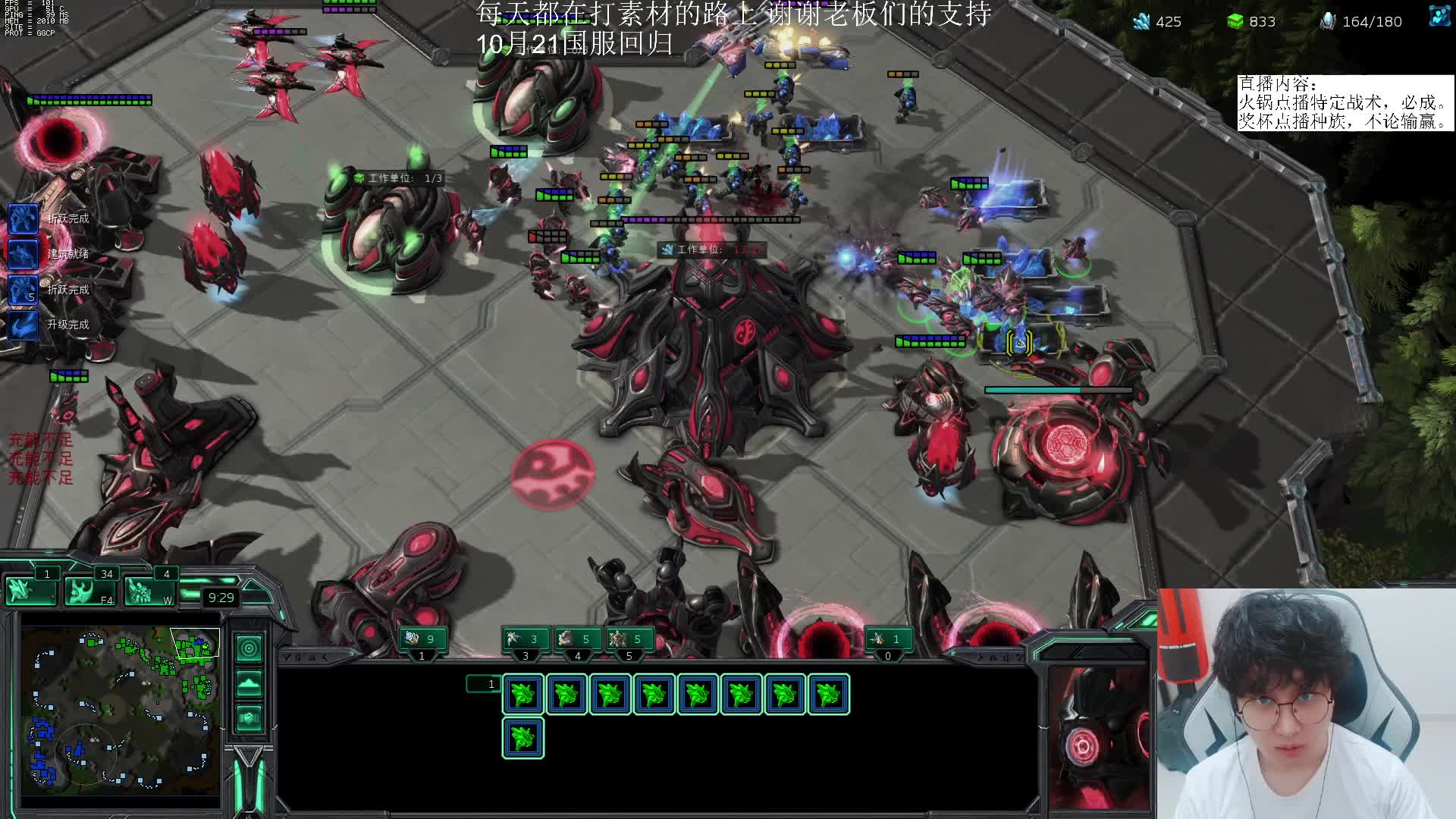The height and width of the screenshot is (819, 1456).
Task: Select control group 4 tab
Action: click(x=576, y=639)
